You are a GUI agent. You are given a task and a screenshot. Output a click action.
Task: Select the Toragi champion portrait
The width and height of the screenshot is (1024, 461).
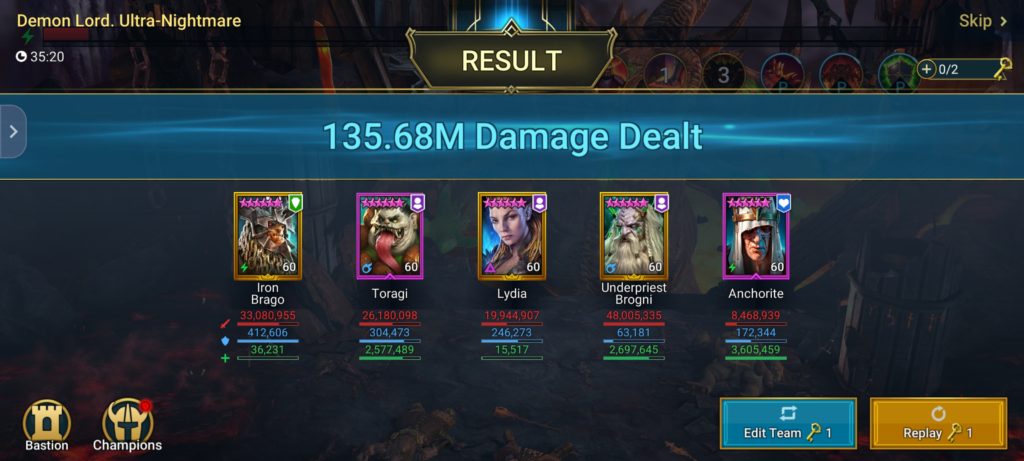pos(390,236)
